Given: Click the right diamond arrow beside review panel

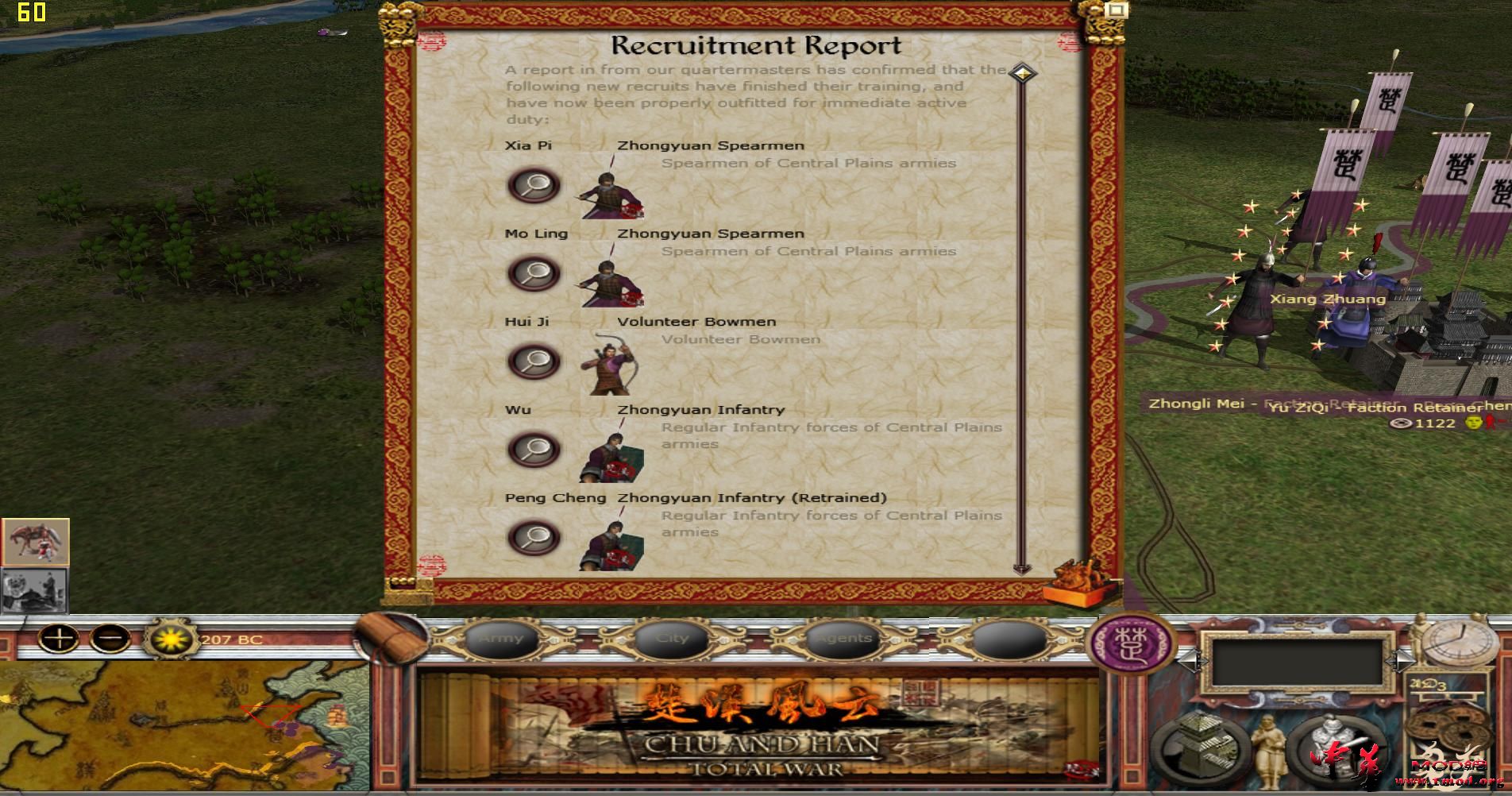Looking at the screenshot, I should 1401,663.
